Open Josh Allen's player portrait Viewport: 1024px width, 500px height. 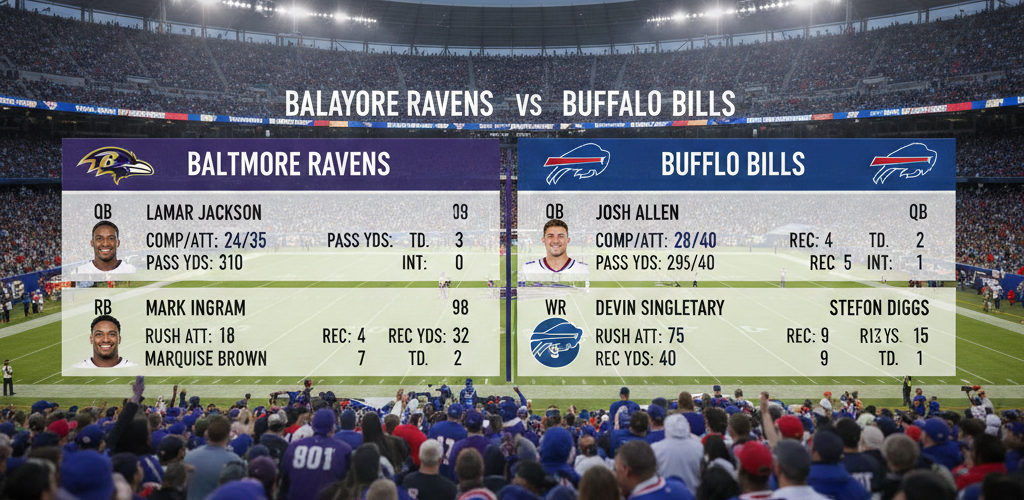[x=556, y=246]
